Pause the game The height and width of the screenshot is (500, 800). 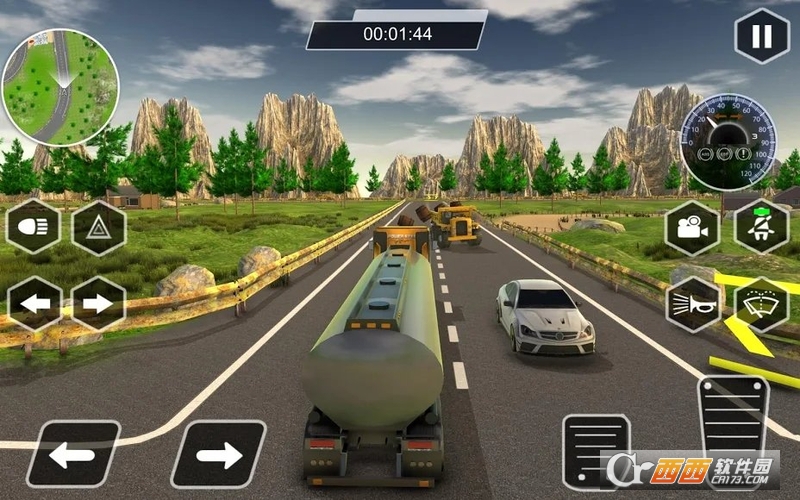[x=761, y=37]
